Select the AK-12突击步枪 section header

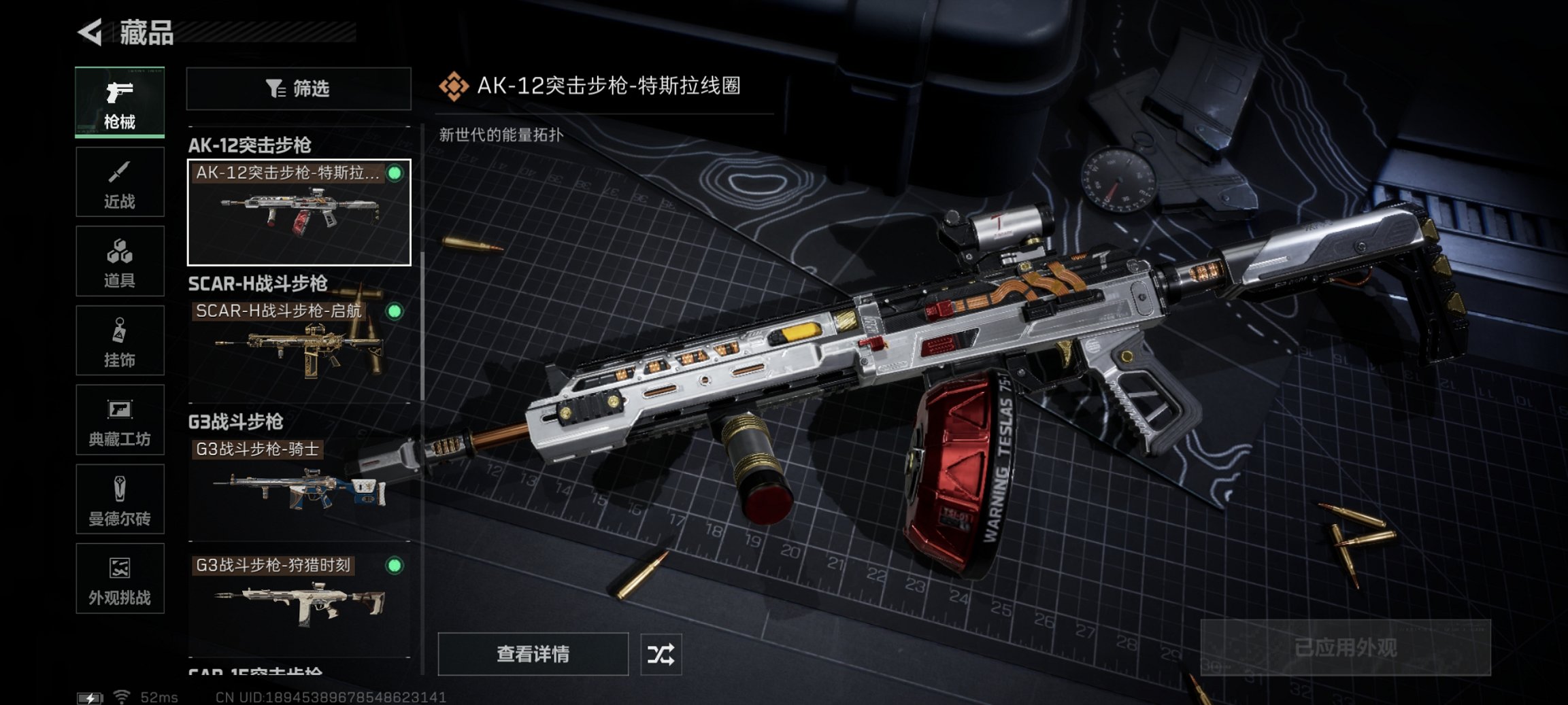coord(252,144)
